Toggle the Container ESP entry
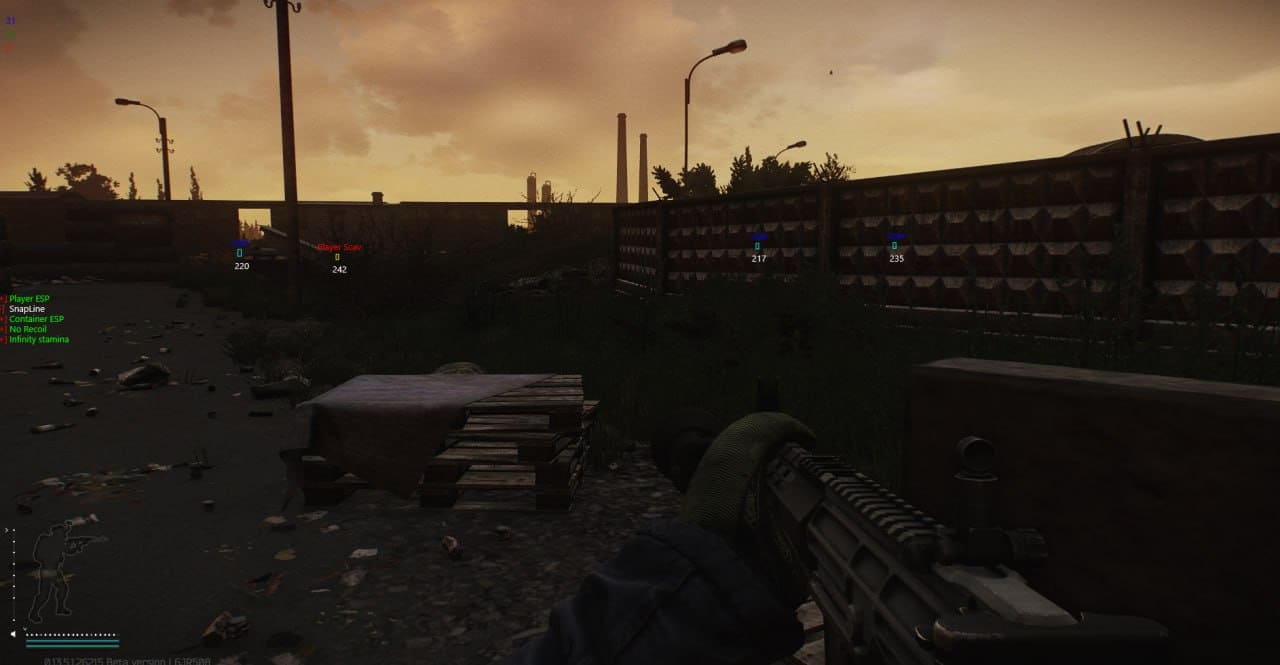The height and width of the screenshot is (665, 1280). tap(36, 319)
